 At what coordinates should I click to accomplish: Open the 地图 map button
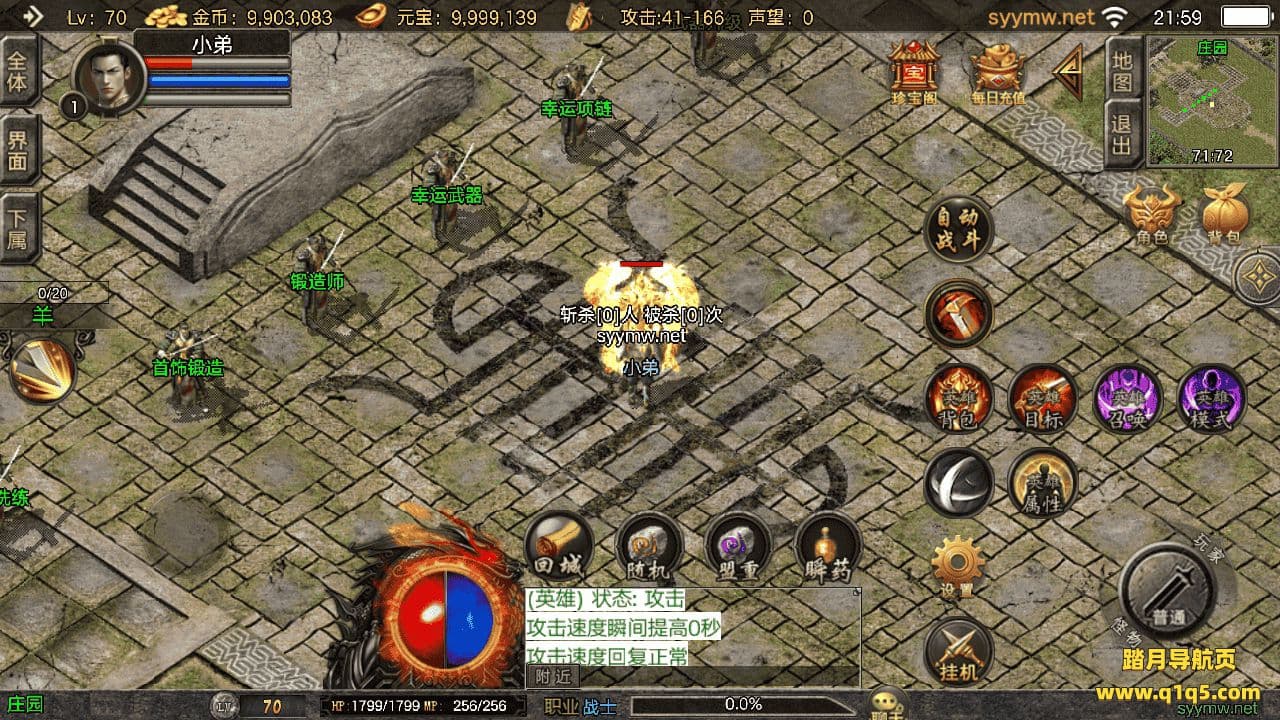(x=1123, y=71)
